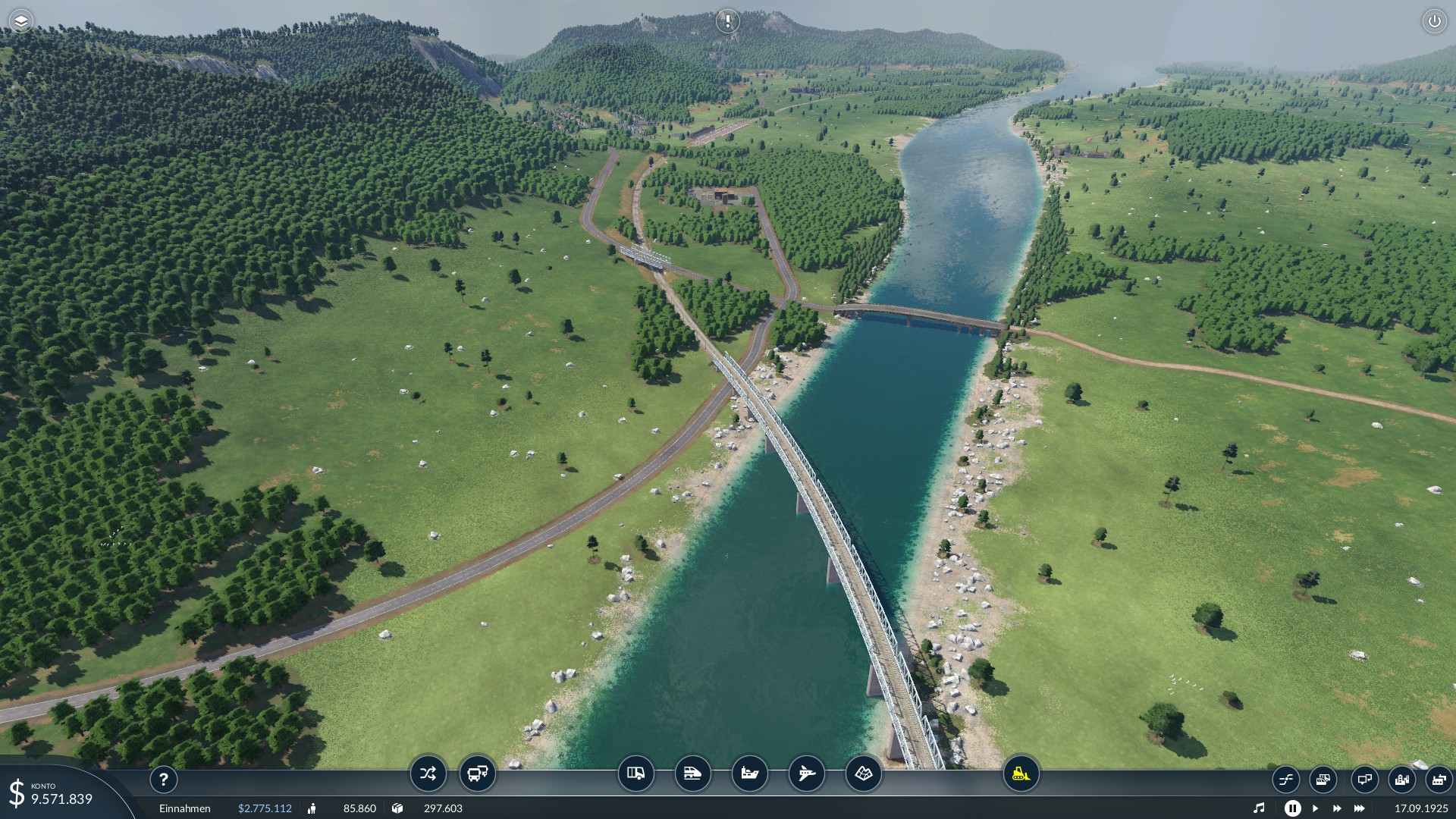Select the air construction airplane icon

pyautogui.click(x=806, y=773)
